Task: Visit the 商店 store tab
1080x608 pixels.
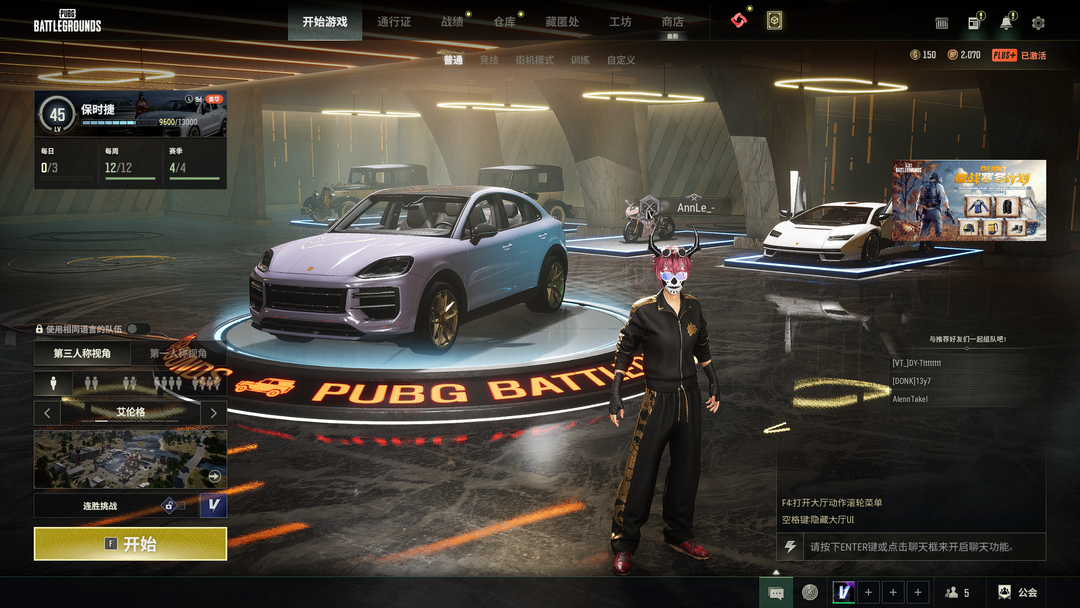Action: (673, 22)
